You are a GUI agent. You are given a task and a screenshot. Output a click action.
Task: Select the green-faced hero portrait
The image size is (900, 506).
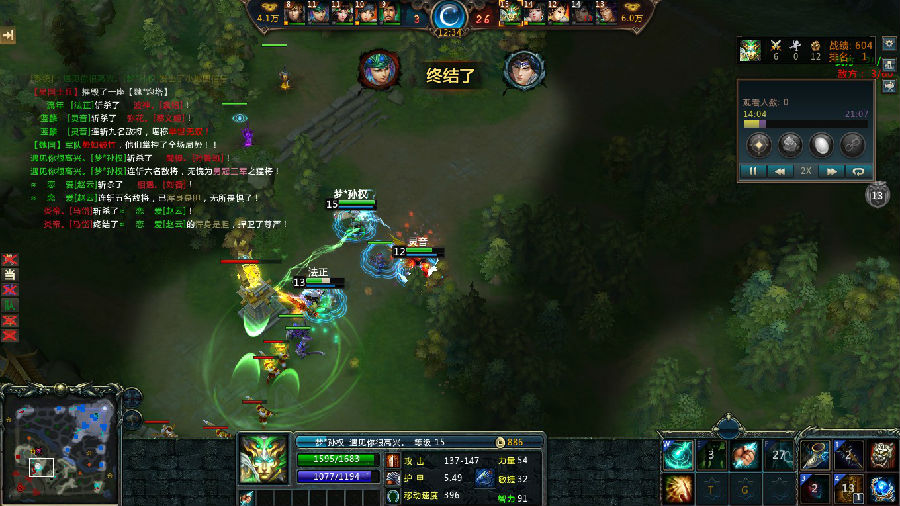coord(262,459)
